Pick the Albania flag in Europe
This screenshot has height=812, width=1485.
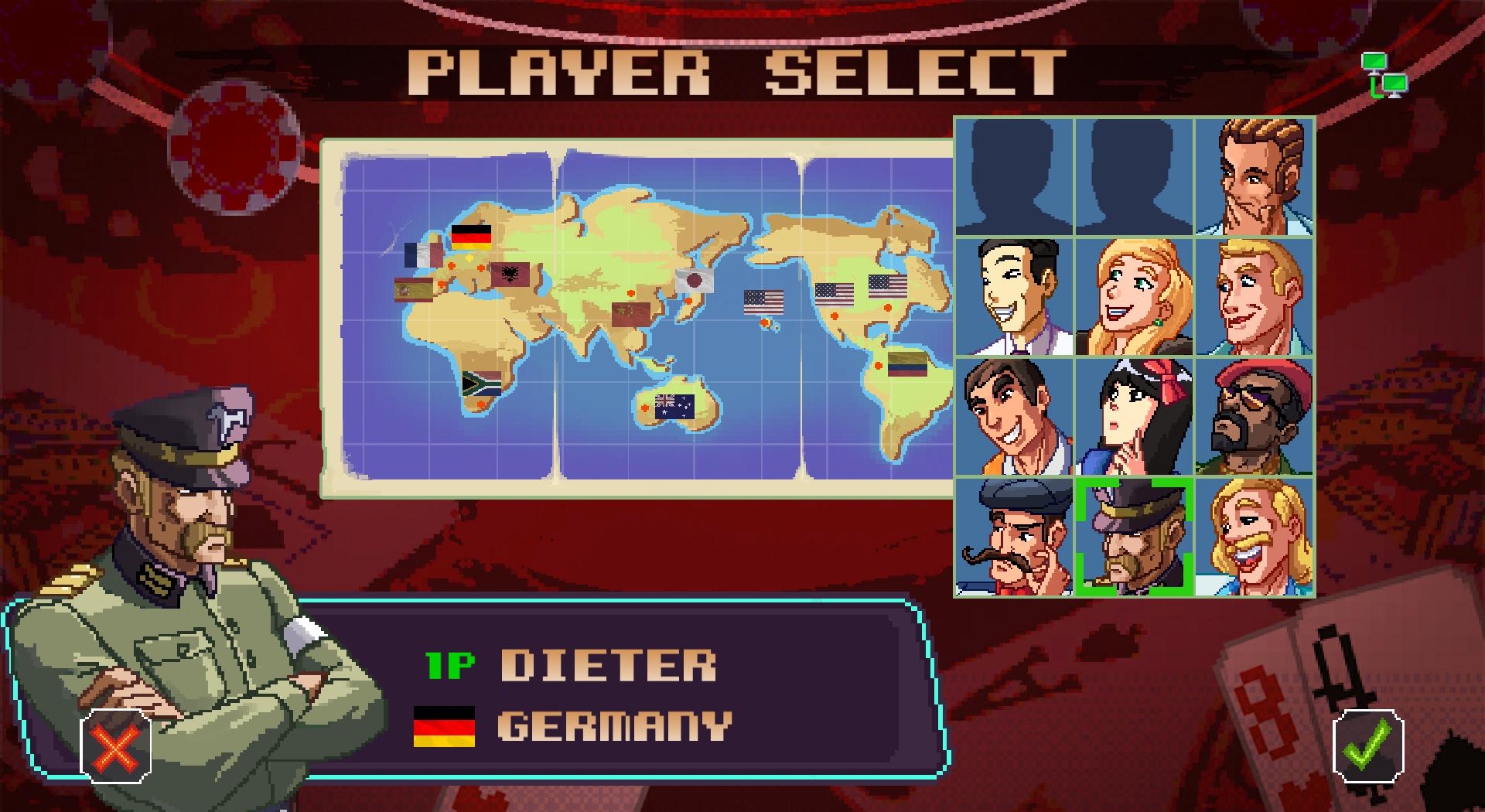(510, 275)
